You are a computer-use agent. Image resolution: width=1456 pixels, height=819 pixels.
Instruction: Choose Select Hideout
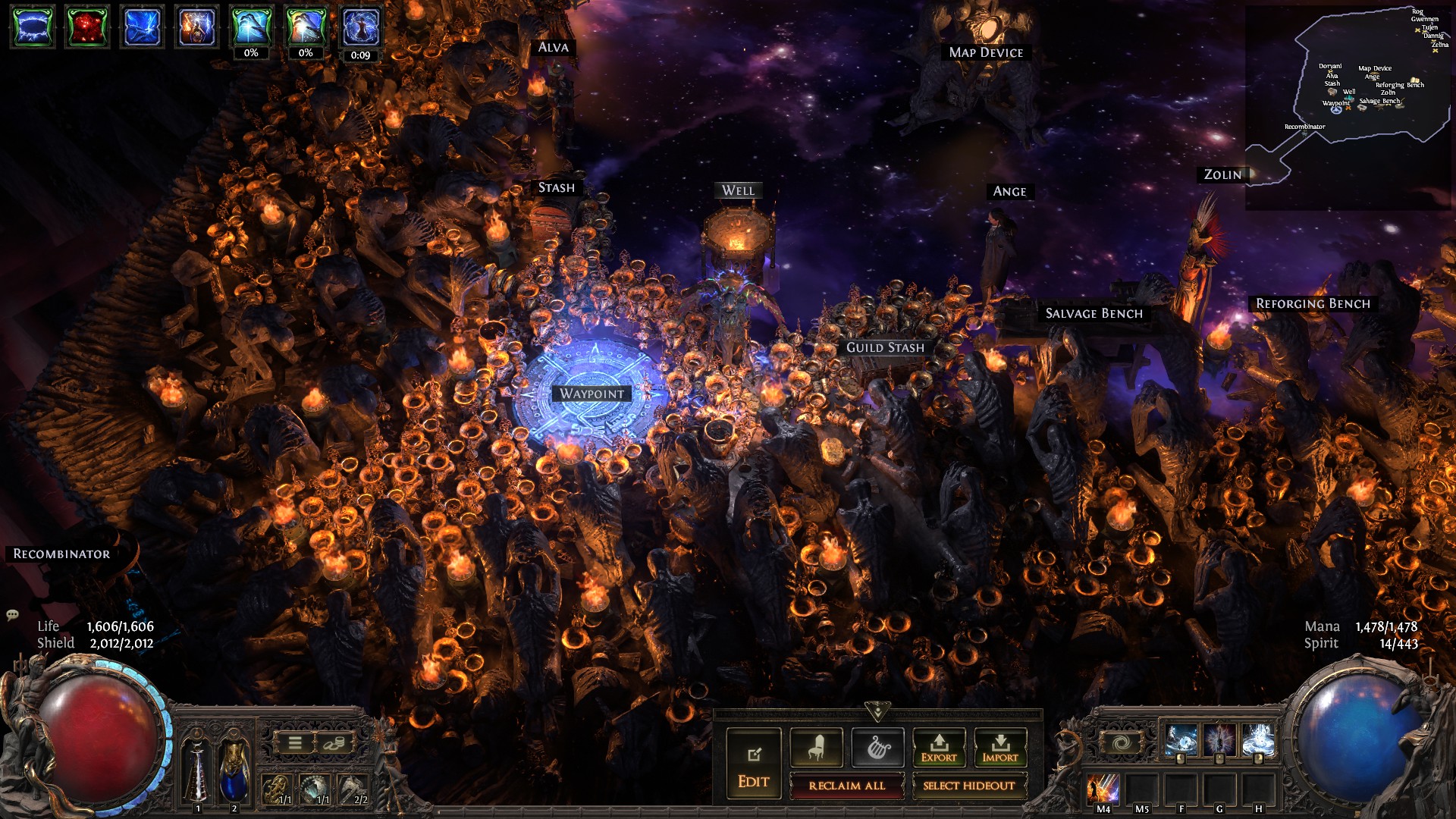coord(968,786)
